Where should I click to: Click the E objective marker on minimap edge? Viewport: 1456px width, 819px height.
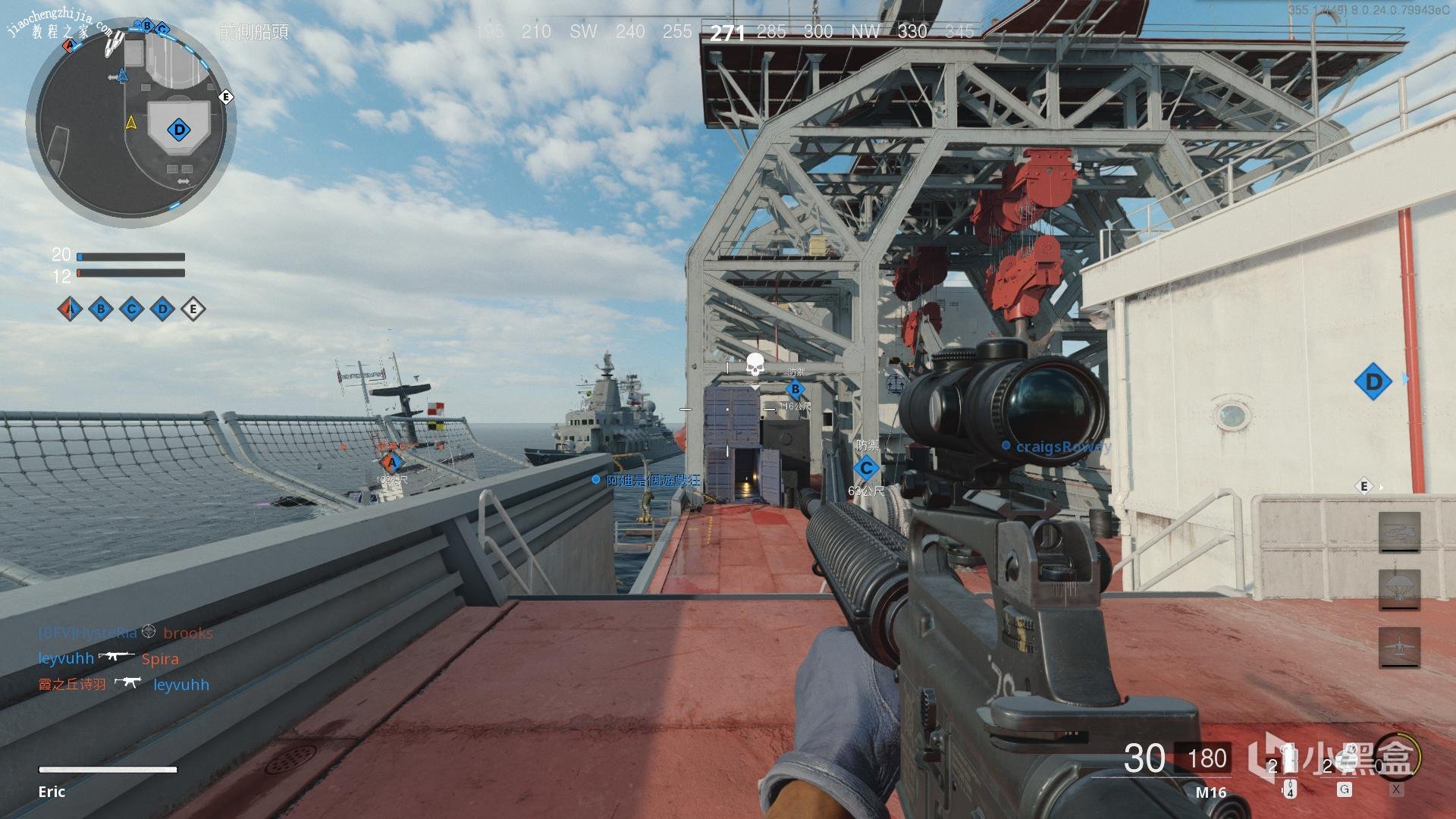tap(225, 97)
